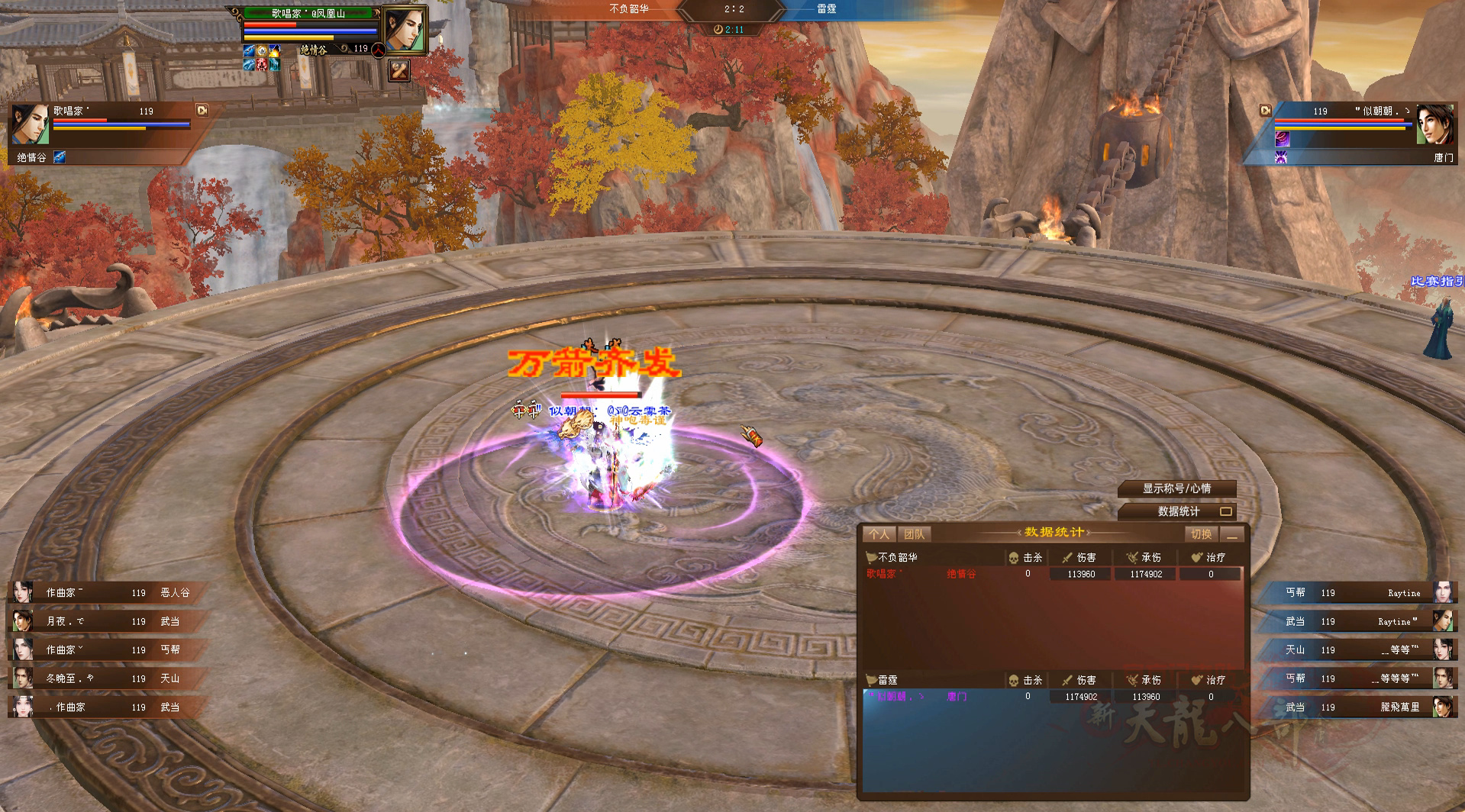Click the crossed-arms icon under target portrait
This screenshot has height=812, width=1465.
(399, 70)
